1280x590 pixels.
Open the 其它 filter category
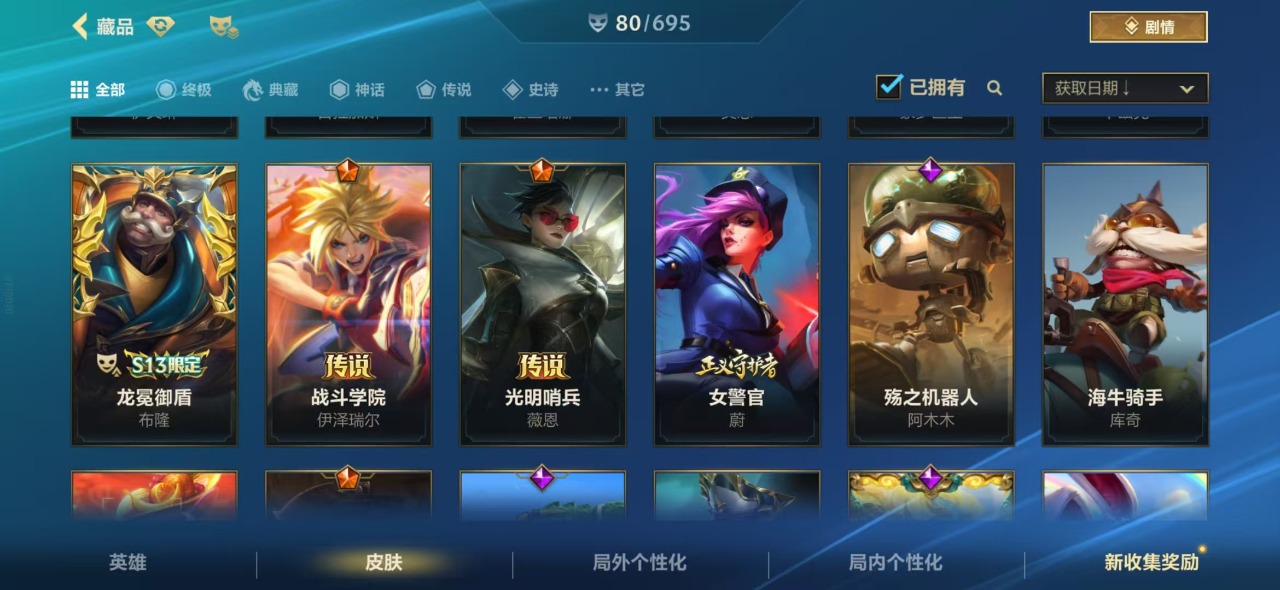pyautogui.click(x=617, y=90)
